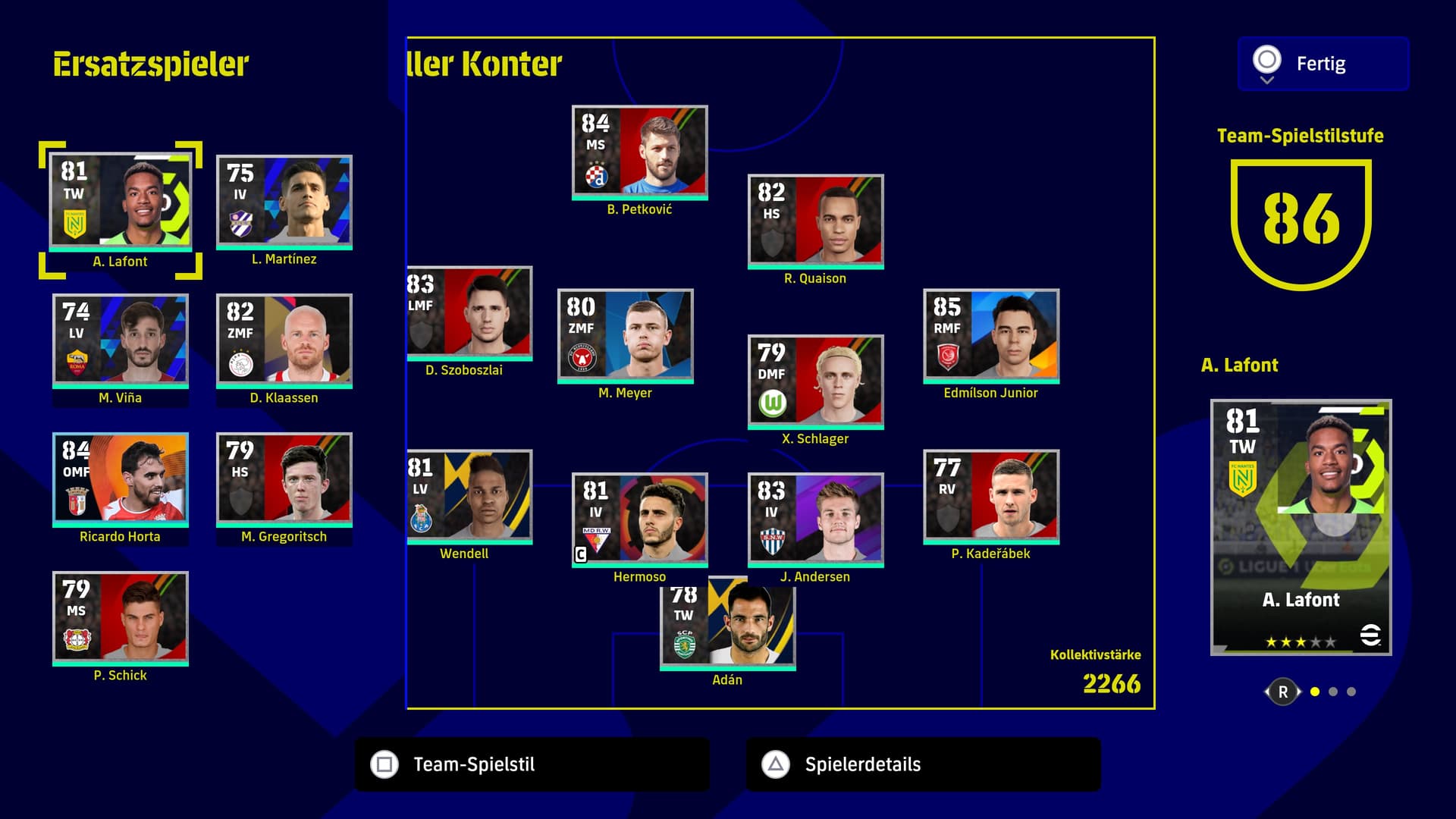The image size is (1456, 819).
Task: Open the Team-Spielstil menu
Action: [532, 764]
